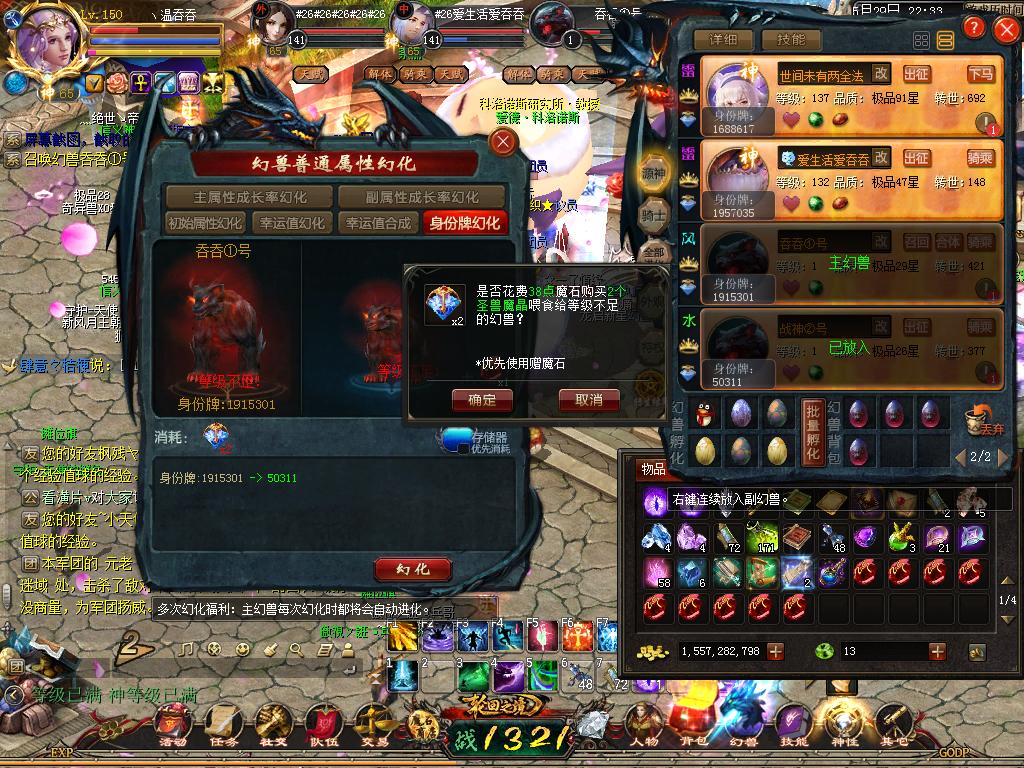Close the pet list panel
This screenshot has width=1024, height=768.
click(1006, 29)
